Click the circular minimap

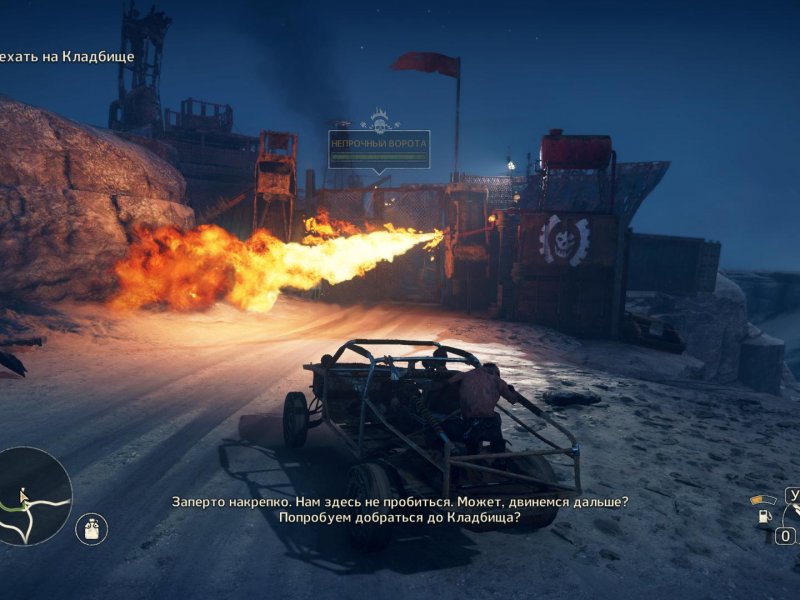pos(33,496)
